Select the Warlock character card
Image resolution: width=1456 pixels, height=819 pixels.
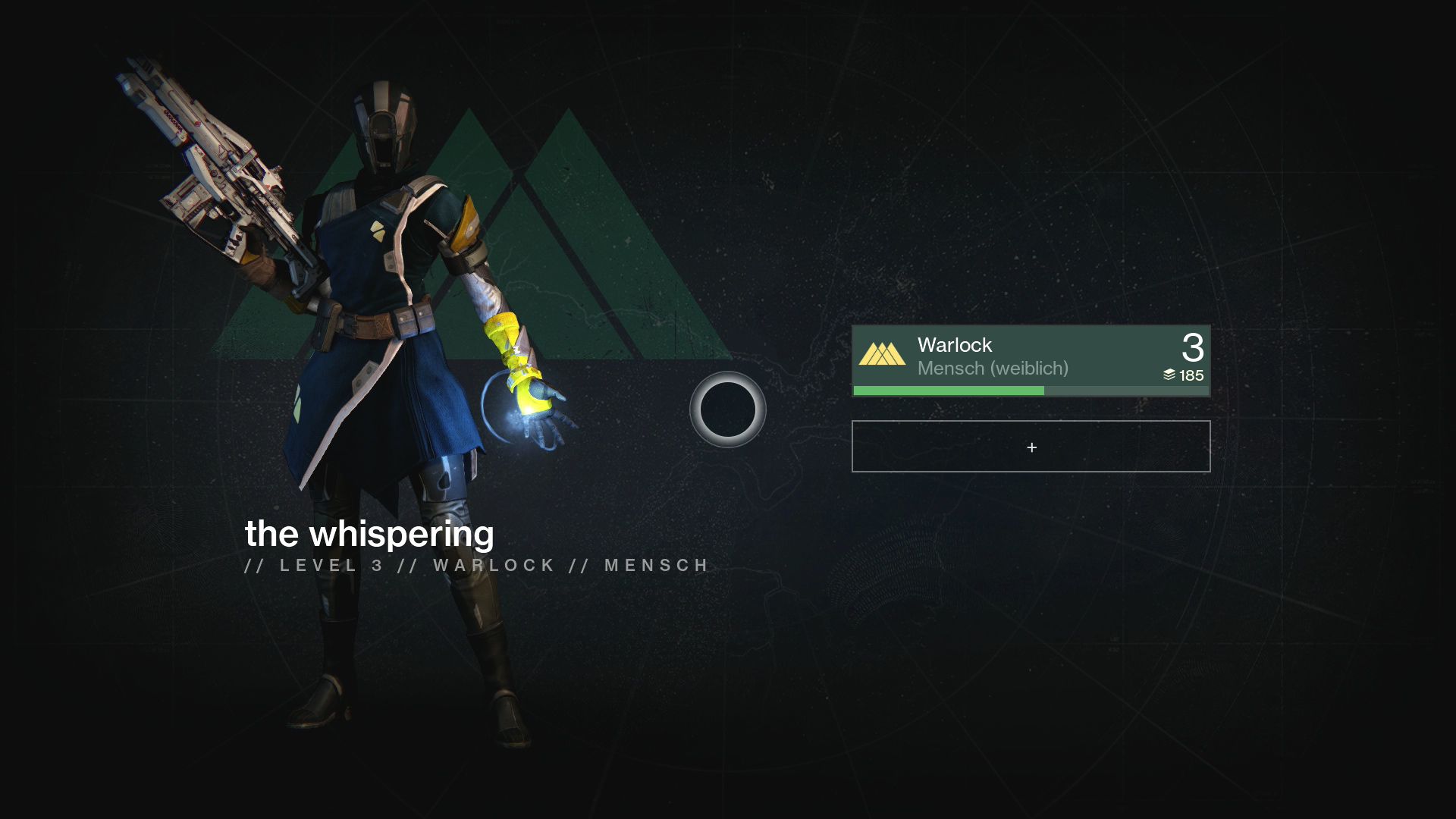tap(1030, 360)
